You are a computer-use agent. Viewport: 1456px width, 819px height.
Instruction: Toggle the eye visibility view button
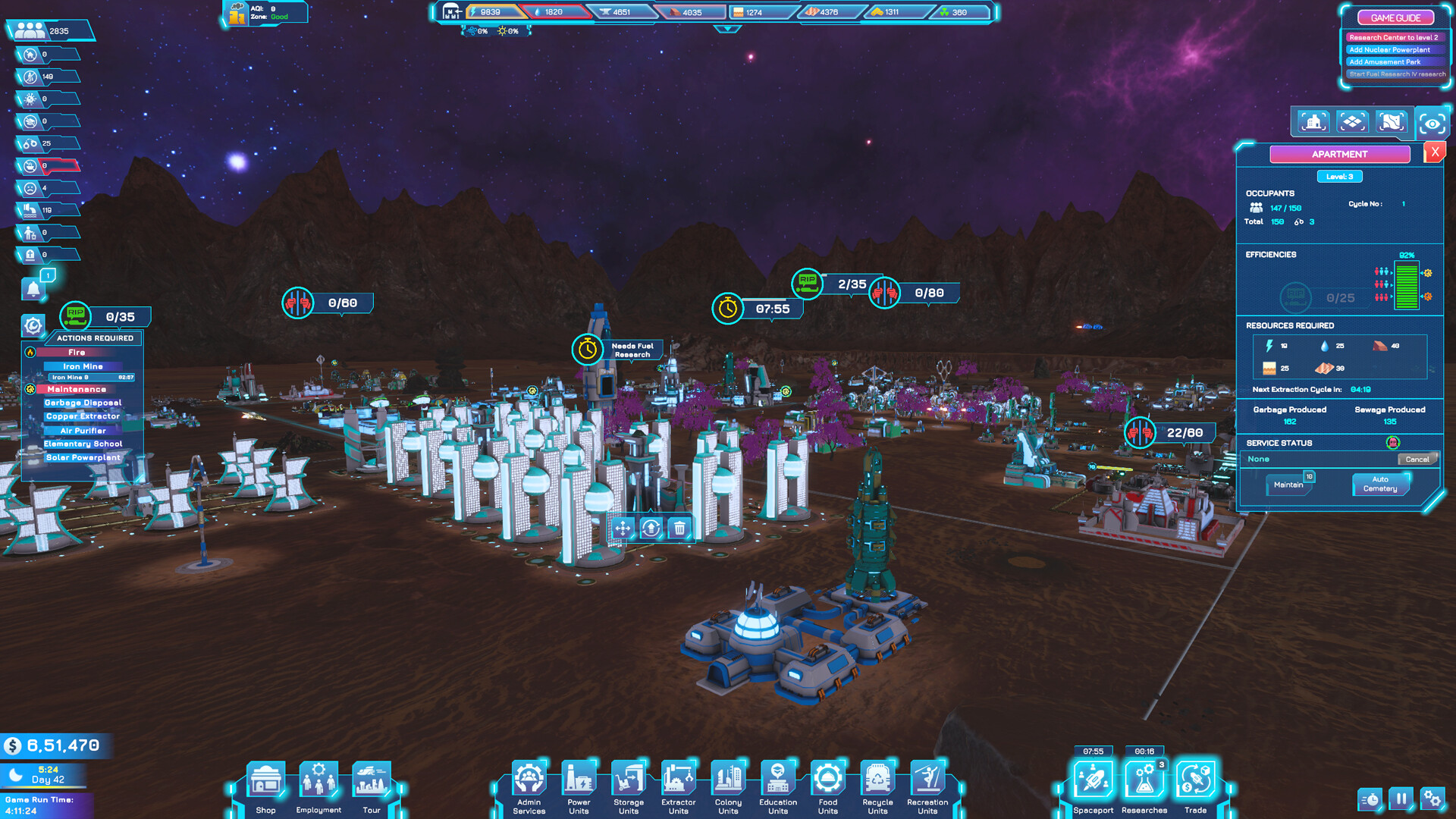pyautogui.click(x=1432, y=123)
